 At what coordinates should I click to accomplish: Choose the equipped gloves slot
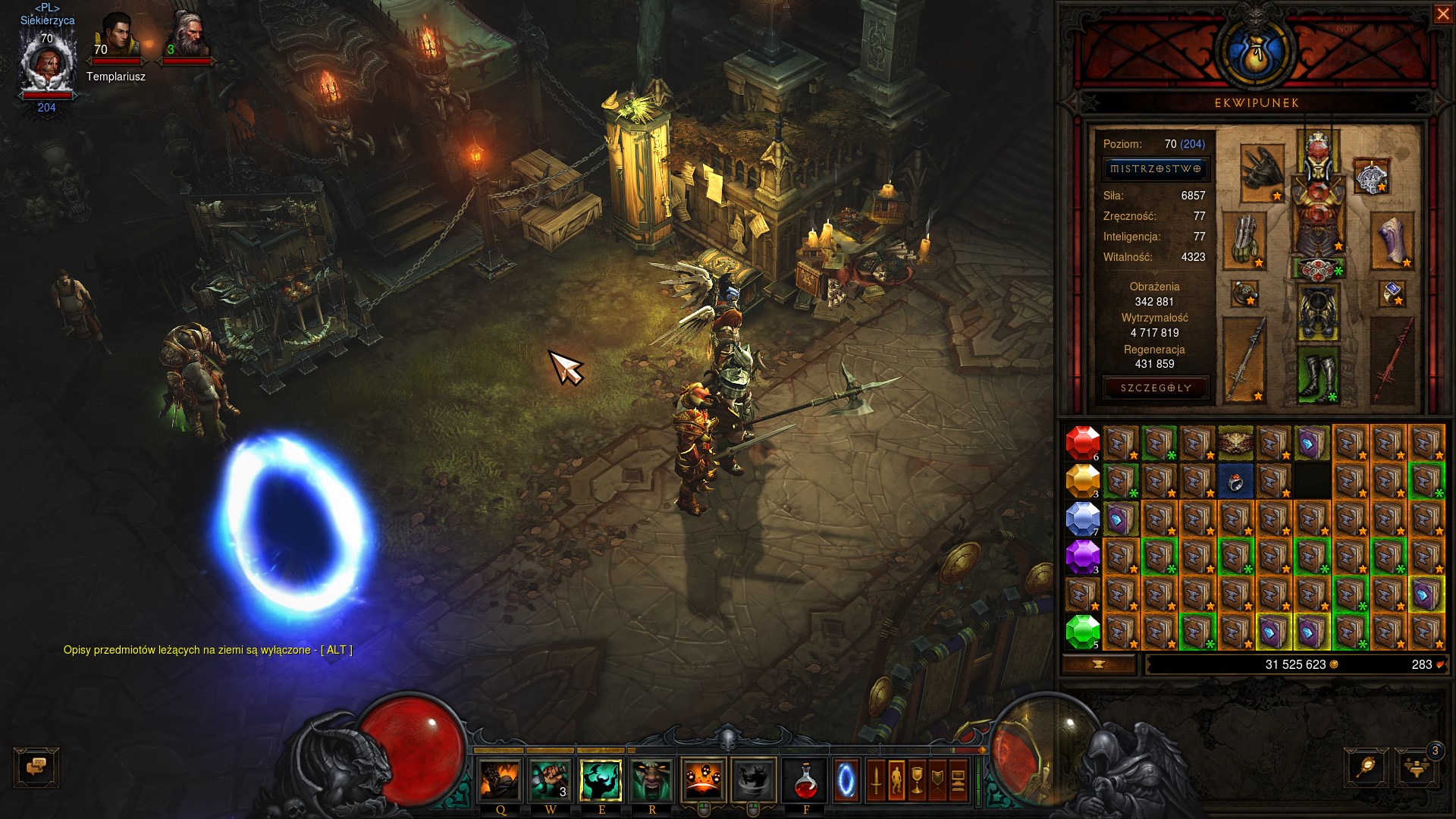coord(1244,240)
